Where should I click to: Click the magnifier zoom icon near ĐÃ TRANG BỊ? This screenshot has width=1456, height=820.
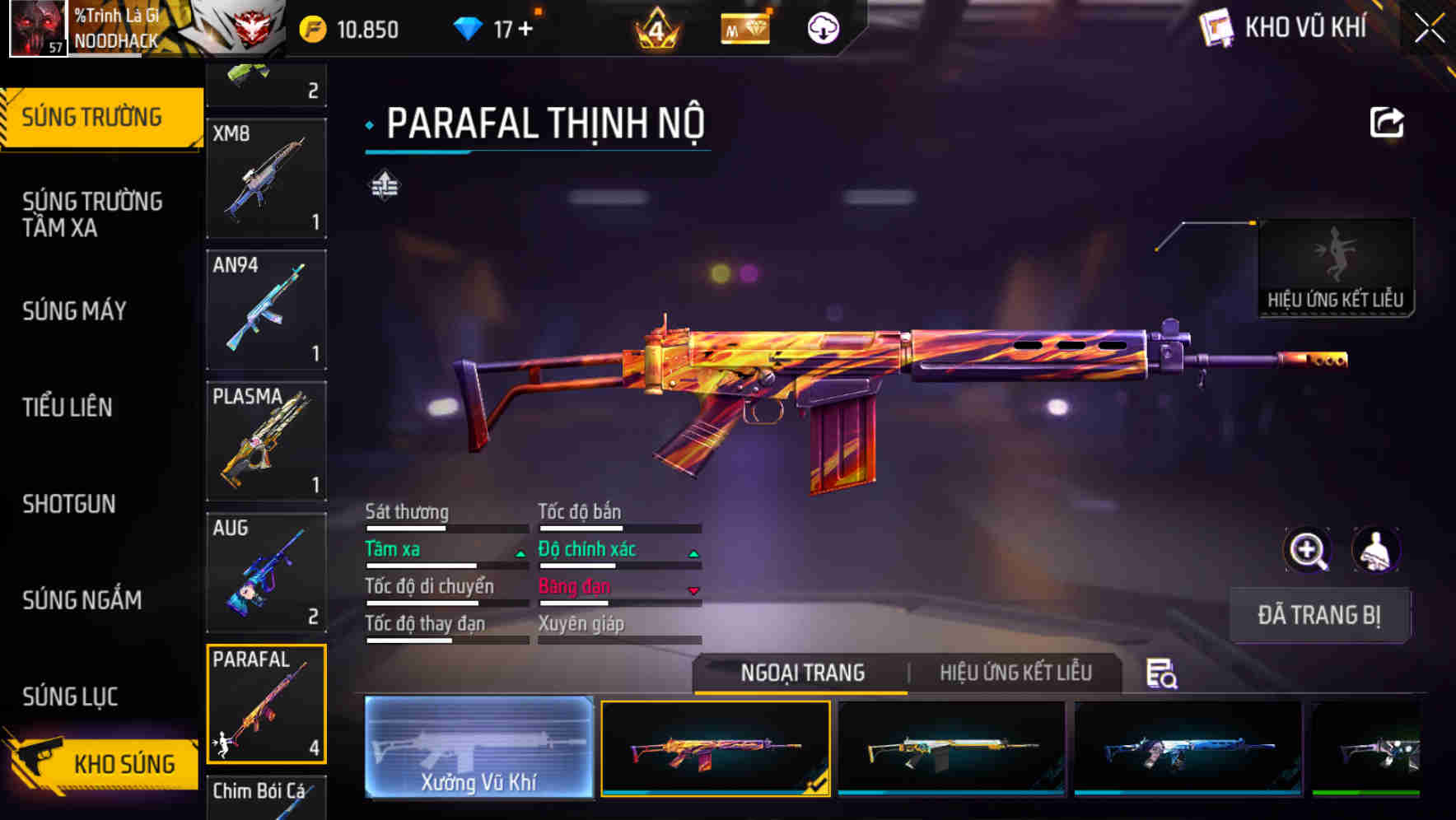click(x=1306, y=550)
